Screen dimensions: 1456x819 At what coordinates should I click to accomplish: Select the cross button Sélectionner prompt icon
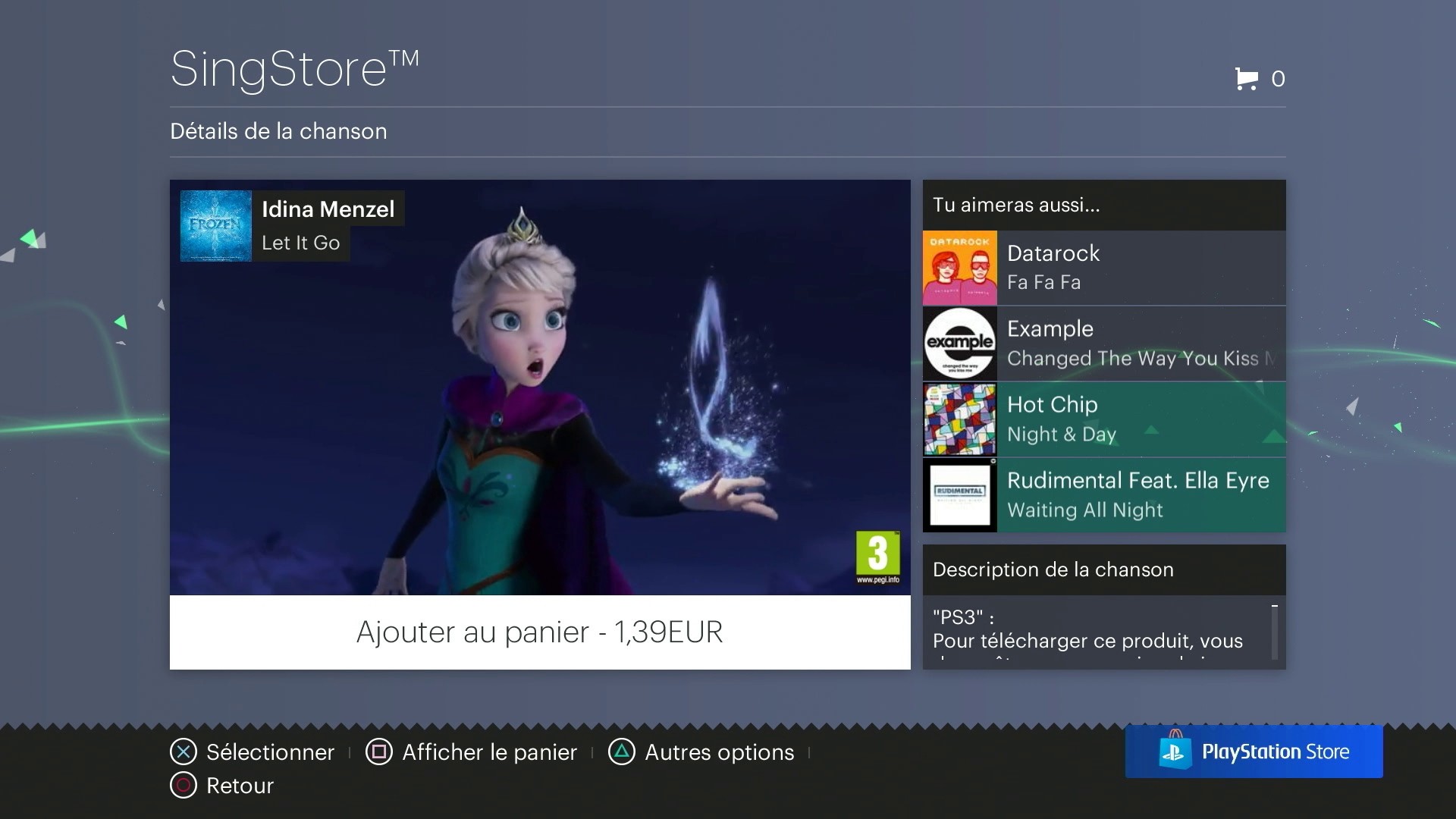pyautogui.click(x=182, y=752)
